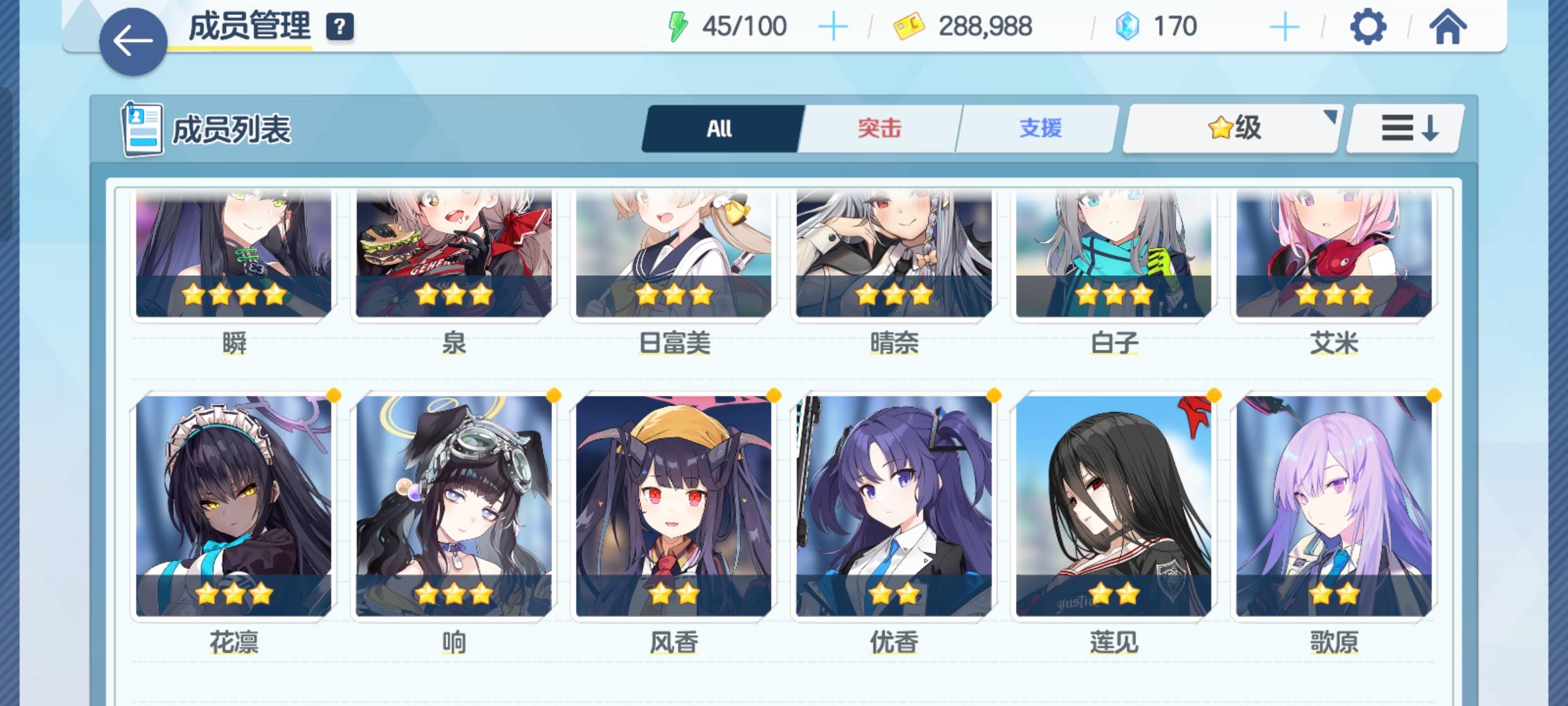1568x706 pixels.
Task: Select the All filter tab
Action: point(719,129)
